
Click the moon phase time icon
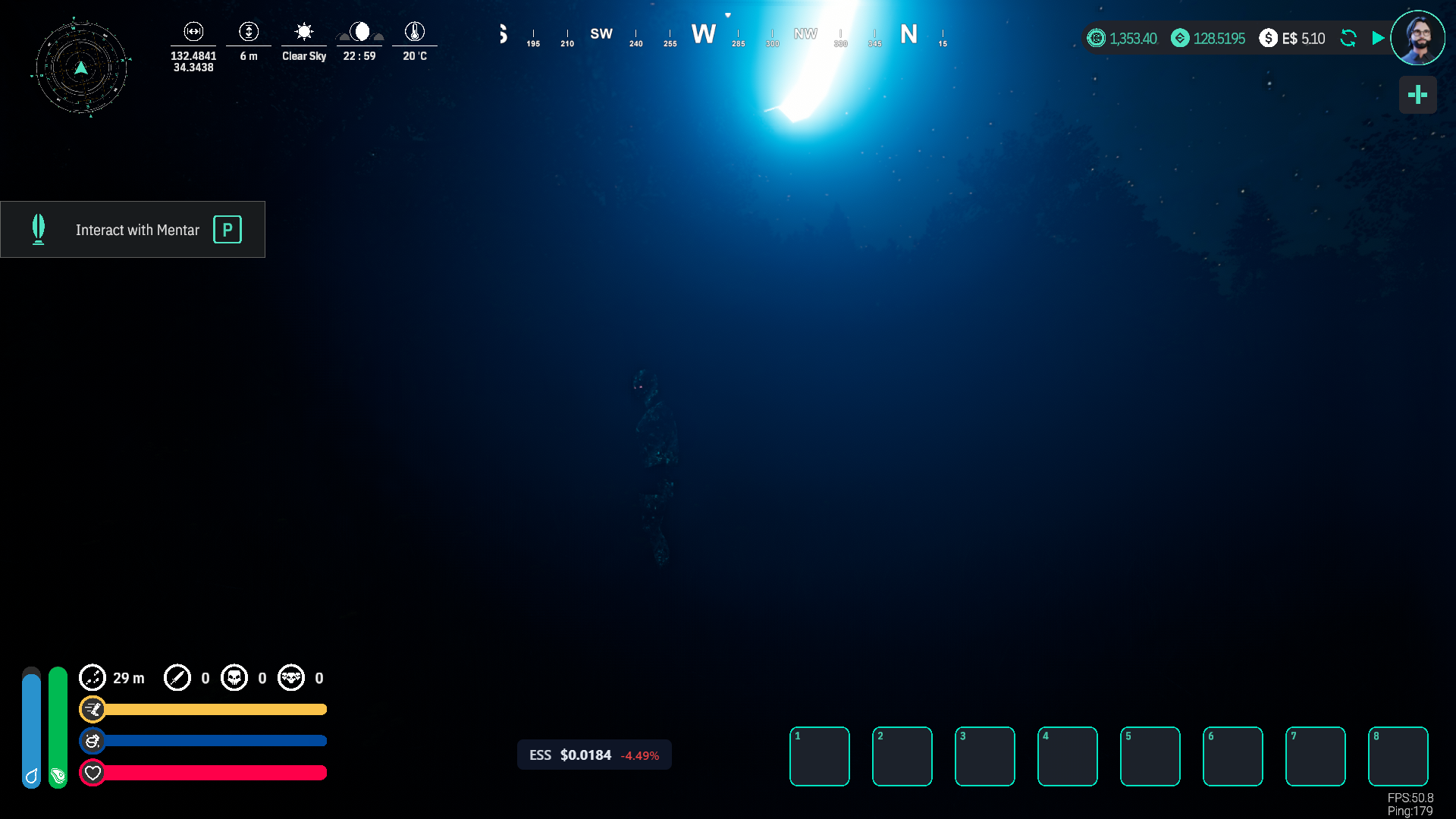click(359, 32)
